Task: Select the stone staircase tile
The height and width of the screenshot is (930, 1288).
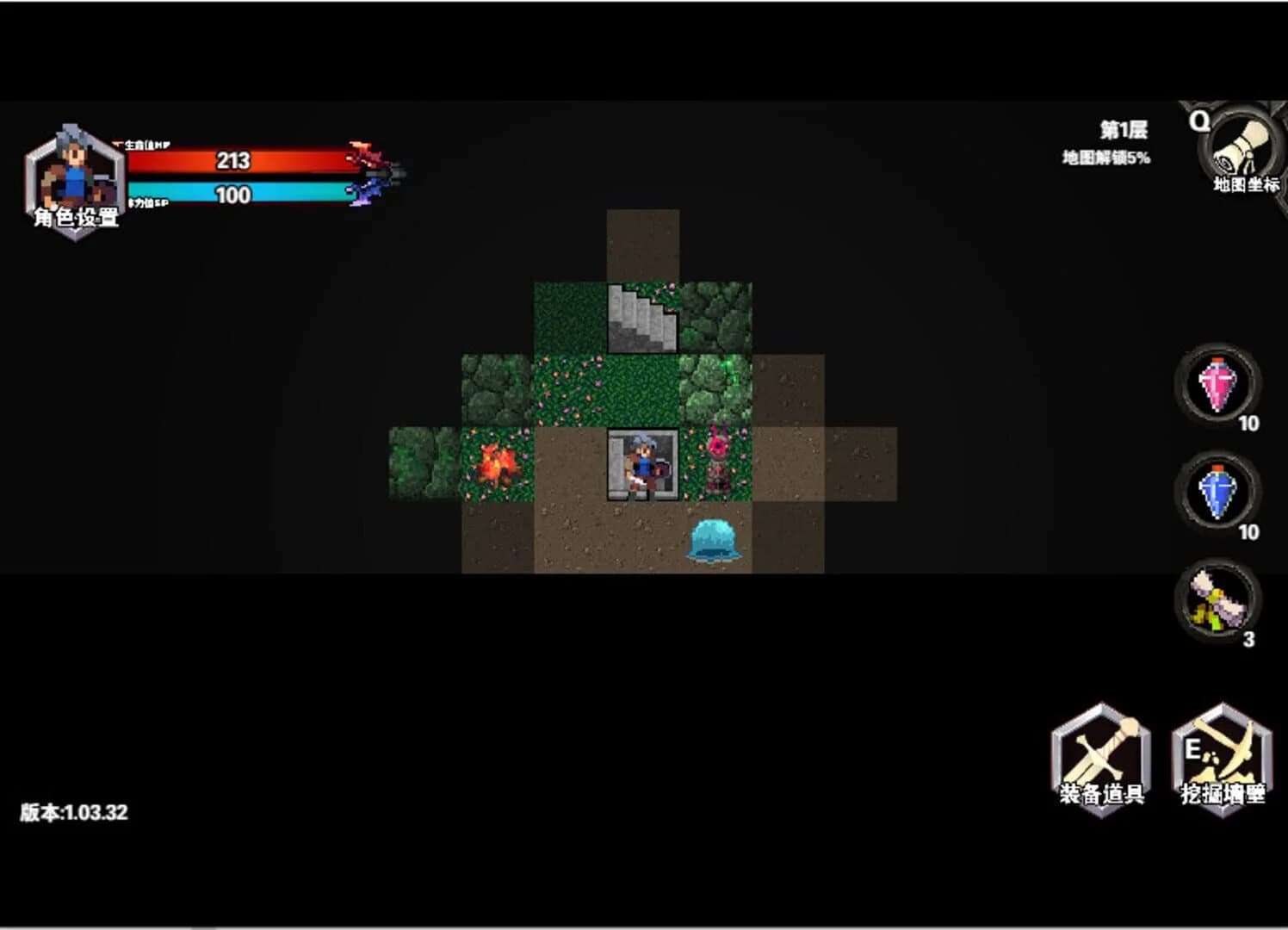Action: click(642, 316)
